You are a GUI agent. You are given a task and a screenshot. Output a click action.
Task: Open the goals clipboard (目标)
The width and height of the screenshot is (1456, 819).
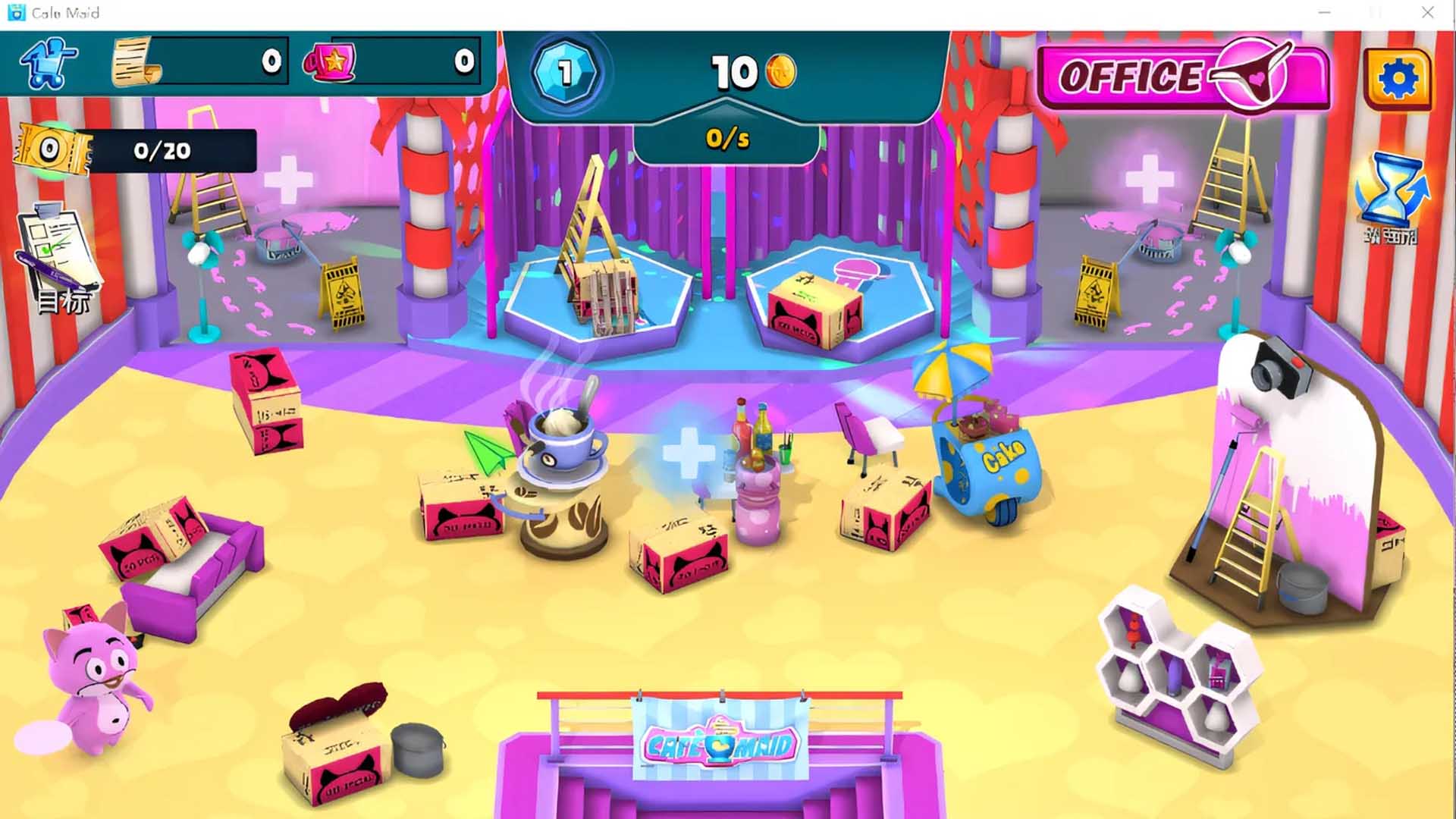59,258
